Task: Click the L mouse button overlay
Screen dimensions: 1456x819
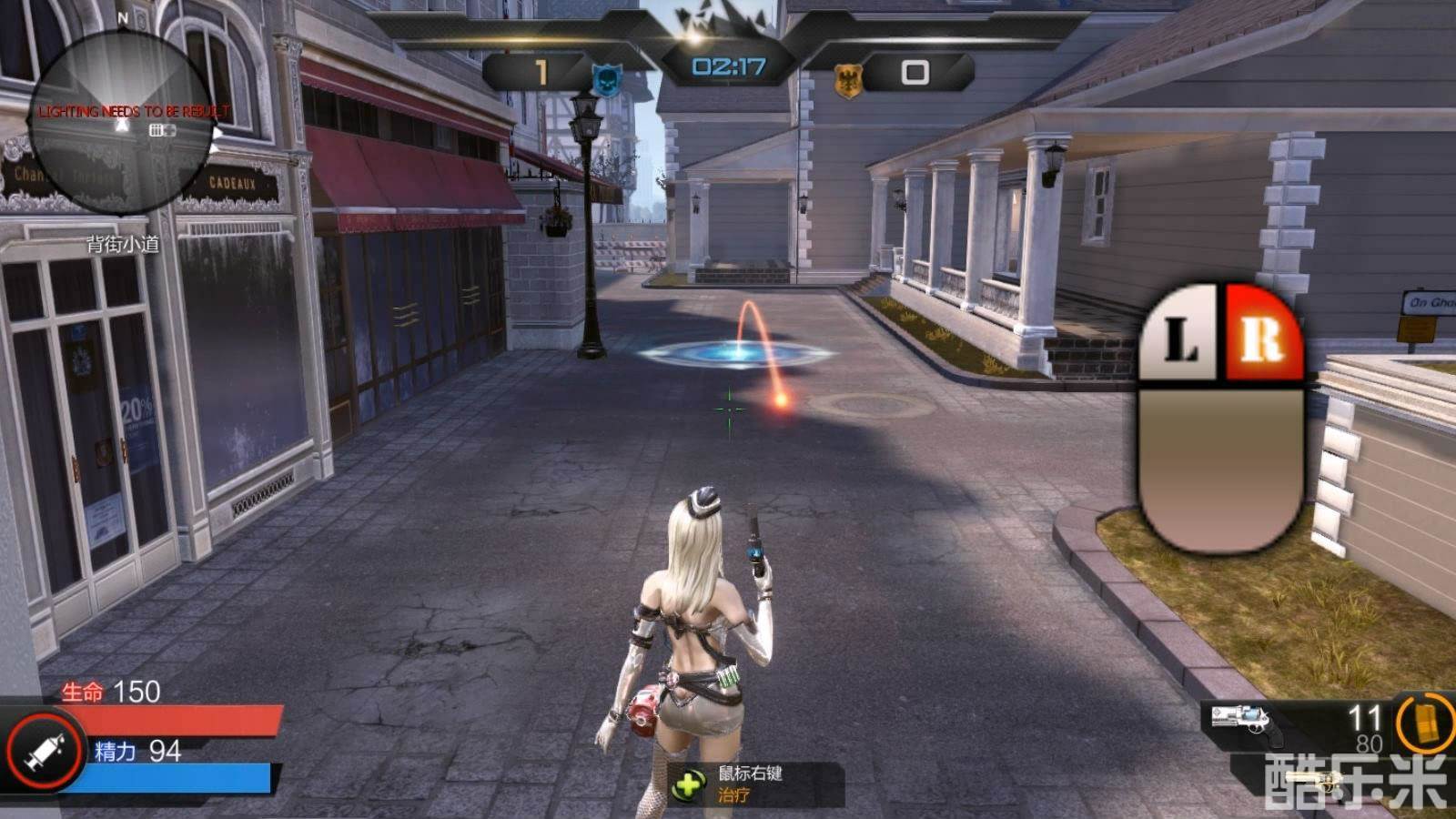Action: click(1180, 335)
